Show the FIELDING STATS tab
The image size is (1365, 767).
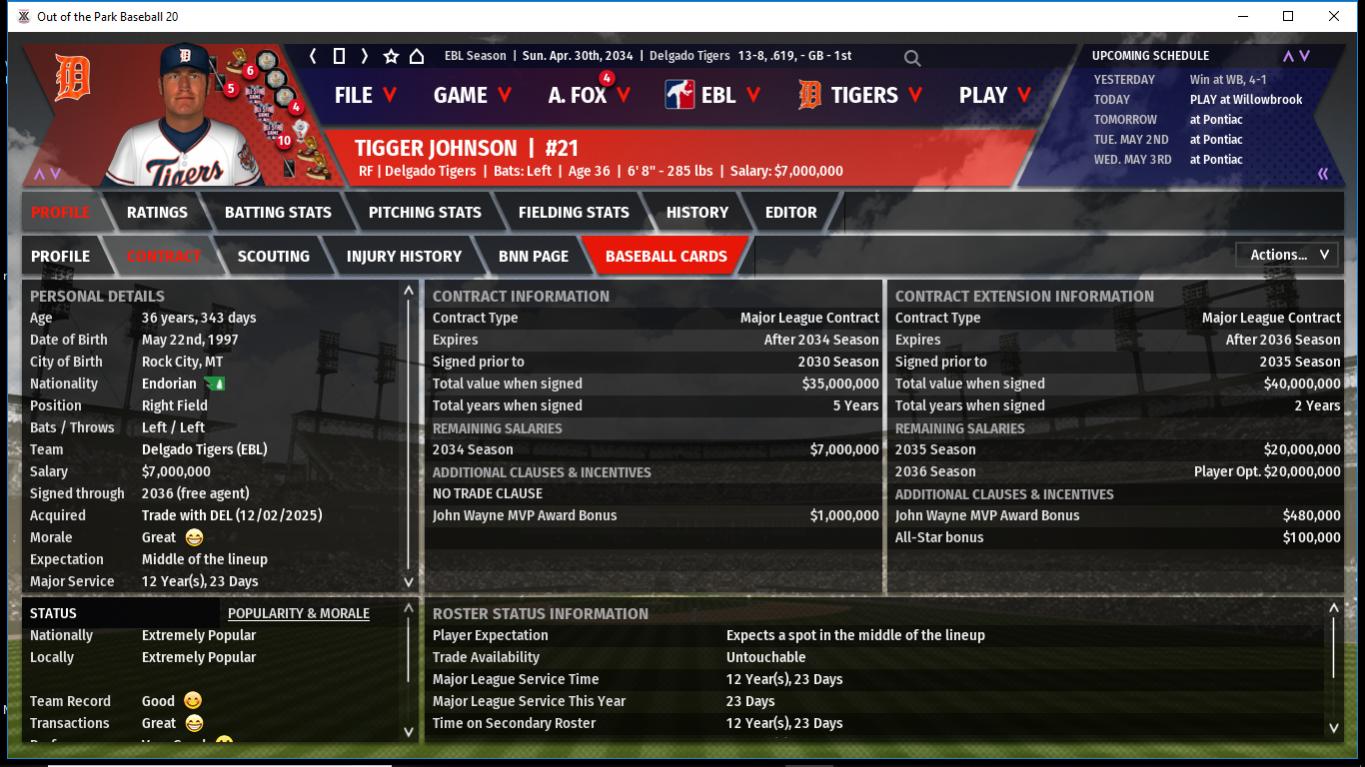point(574,212)
